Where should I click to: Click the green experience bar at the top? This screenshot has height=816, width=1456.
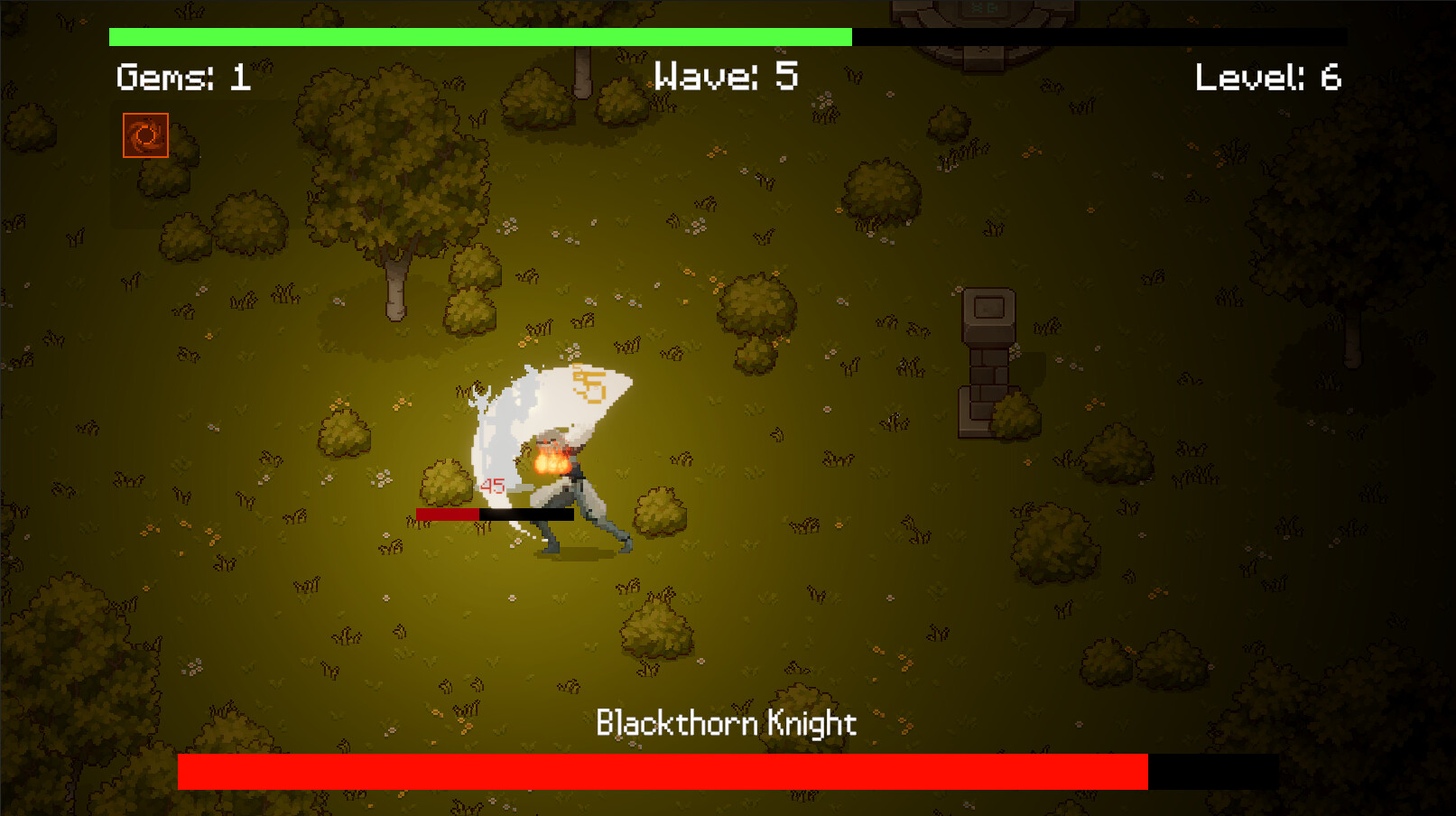(x=478, y=37)
